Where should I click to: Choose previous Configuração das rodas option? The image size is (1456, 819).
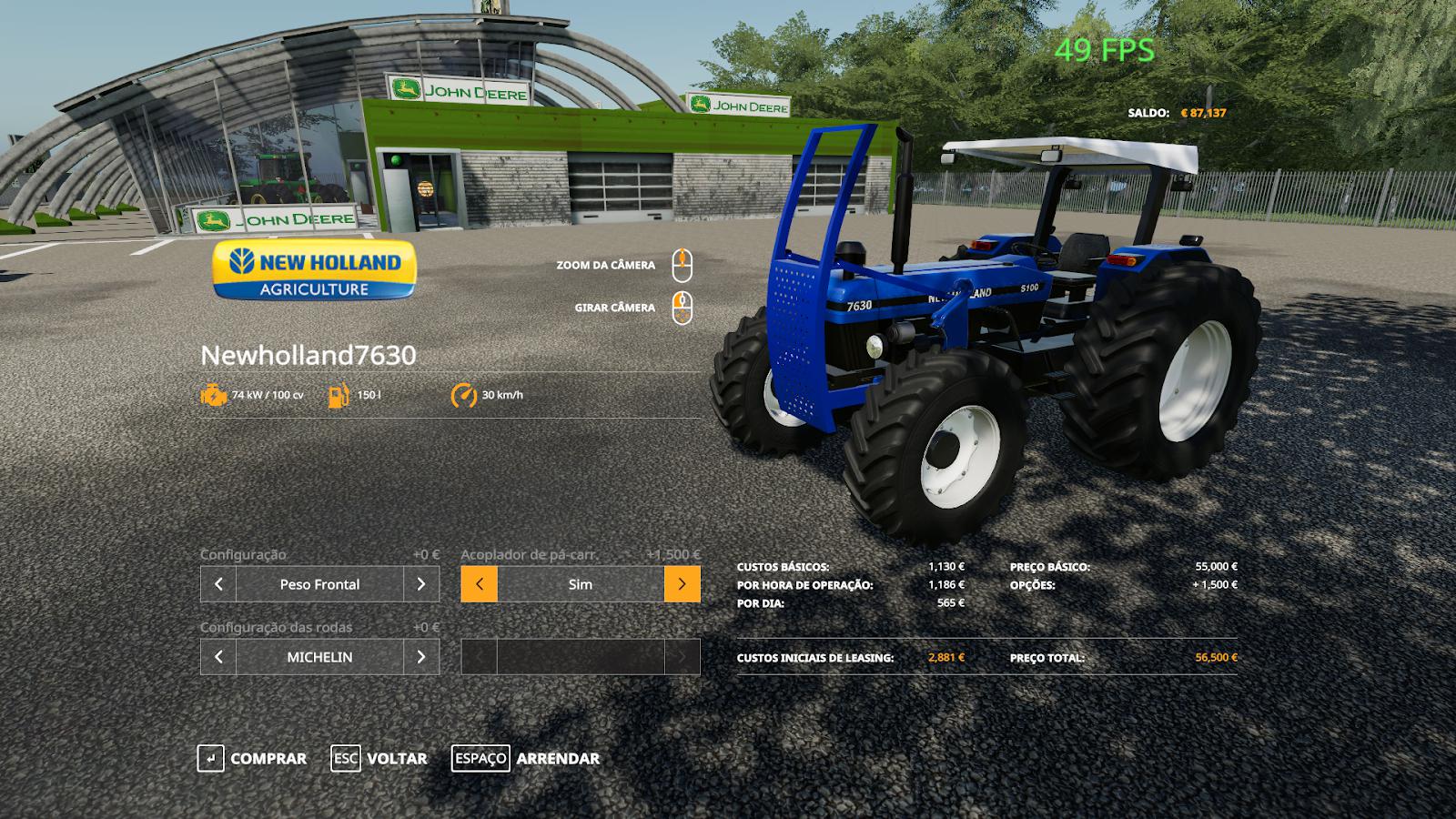(218, 657)
